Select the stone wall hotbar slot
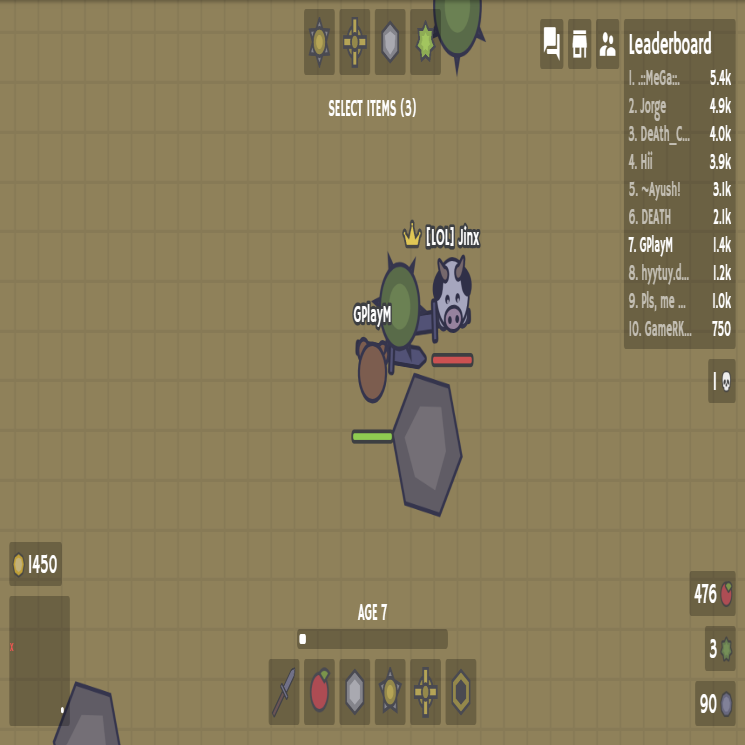The image size is (745, 745). [355, 691]
